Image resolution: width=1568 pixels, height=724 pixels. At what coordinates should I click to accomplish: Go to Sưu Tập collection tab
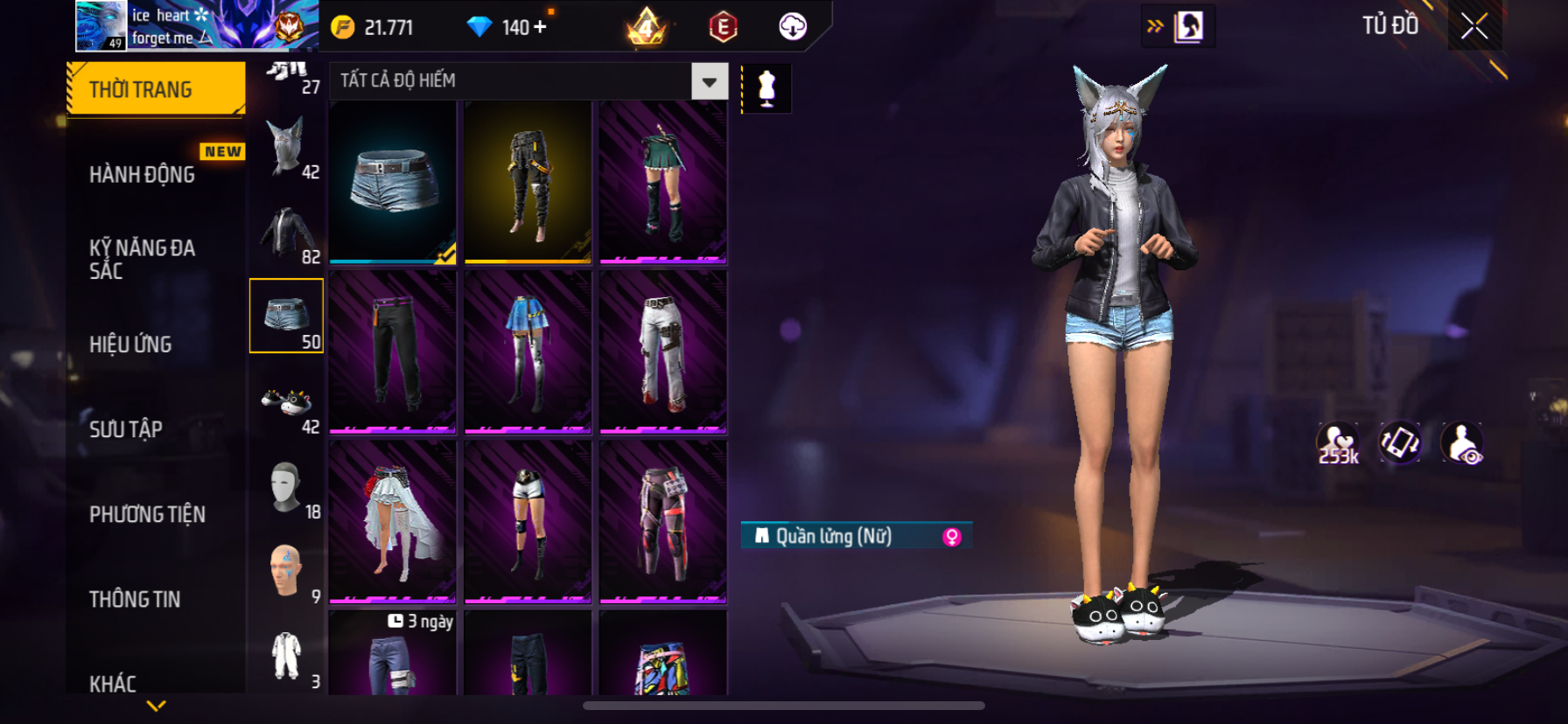126,428
